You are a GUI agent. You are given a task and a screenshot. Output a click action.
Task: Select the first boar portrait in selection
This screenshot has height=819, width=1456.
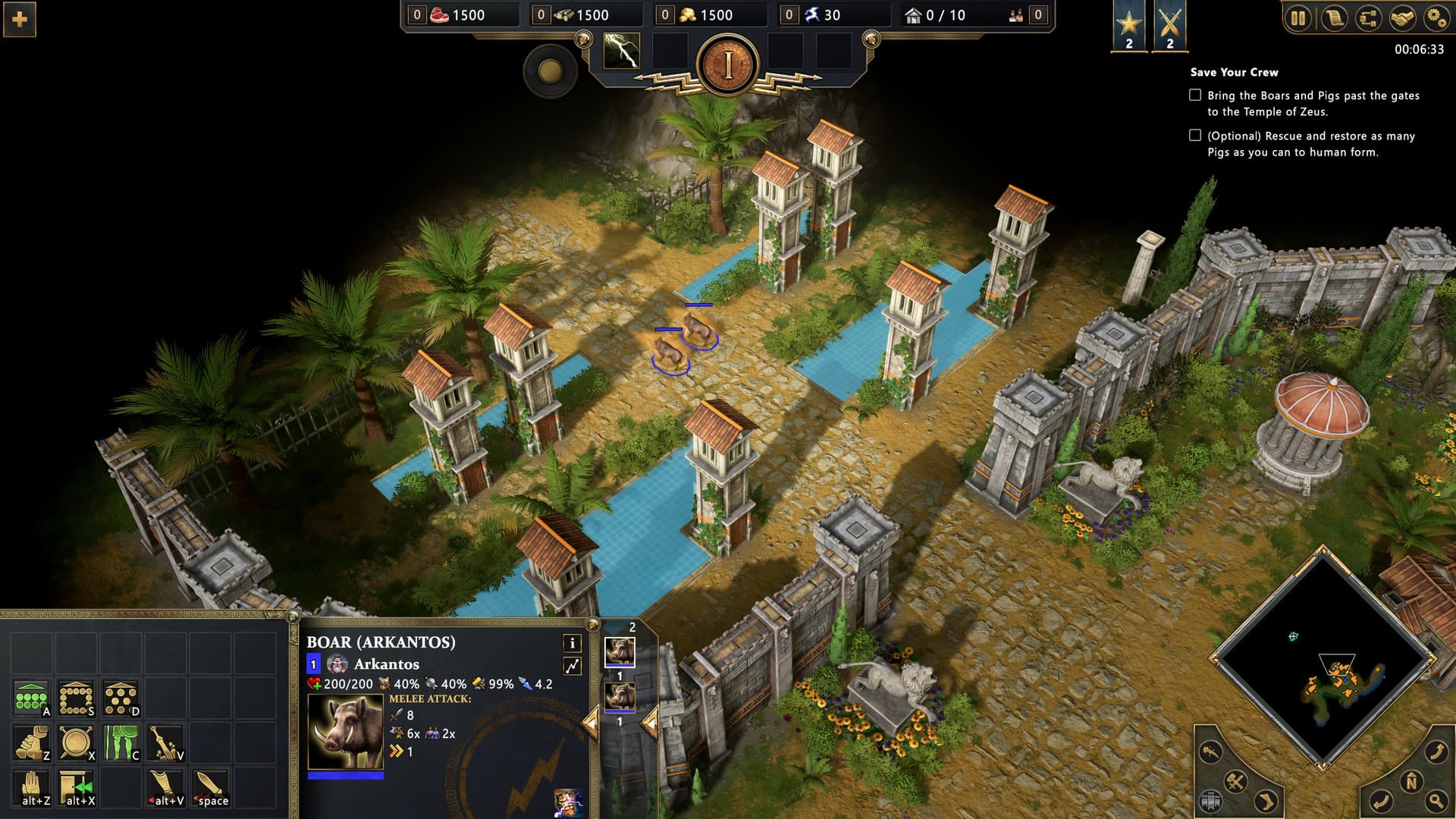click(620, 652)
